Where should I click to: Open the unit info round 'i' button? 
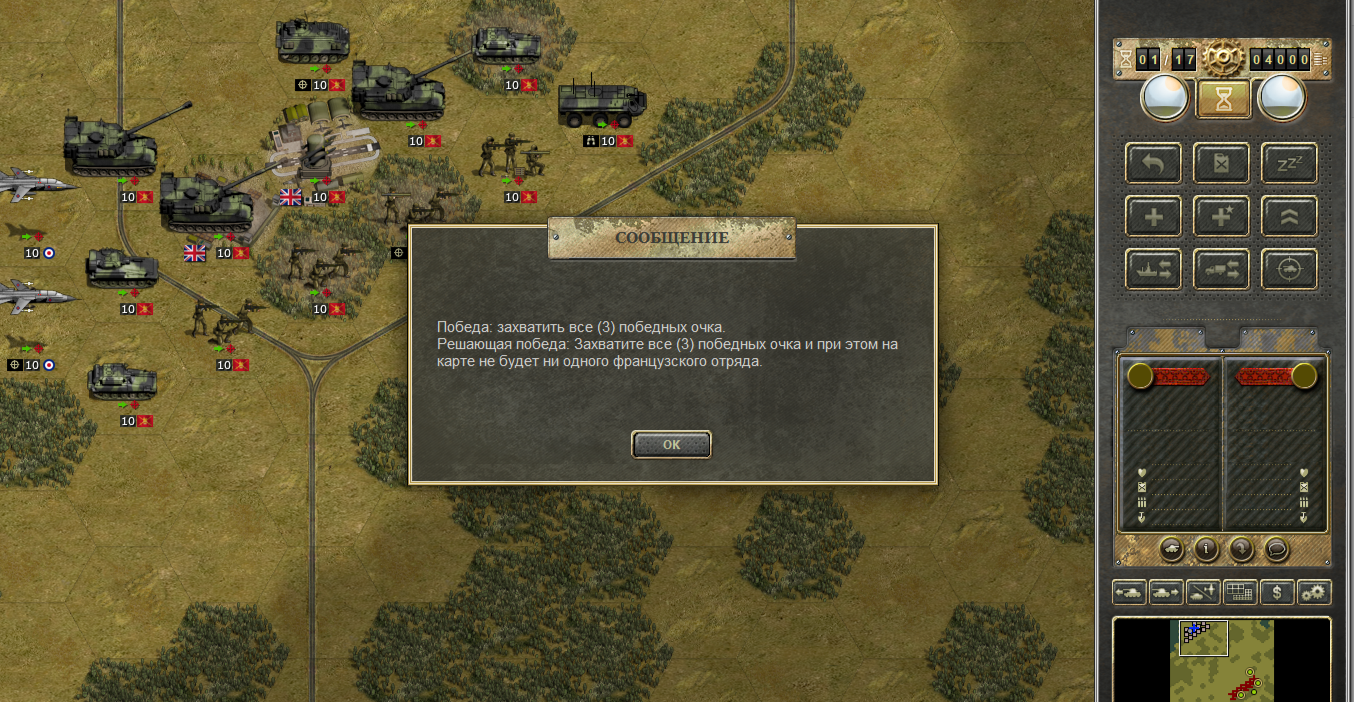pos(1206,548)
